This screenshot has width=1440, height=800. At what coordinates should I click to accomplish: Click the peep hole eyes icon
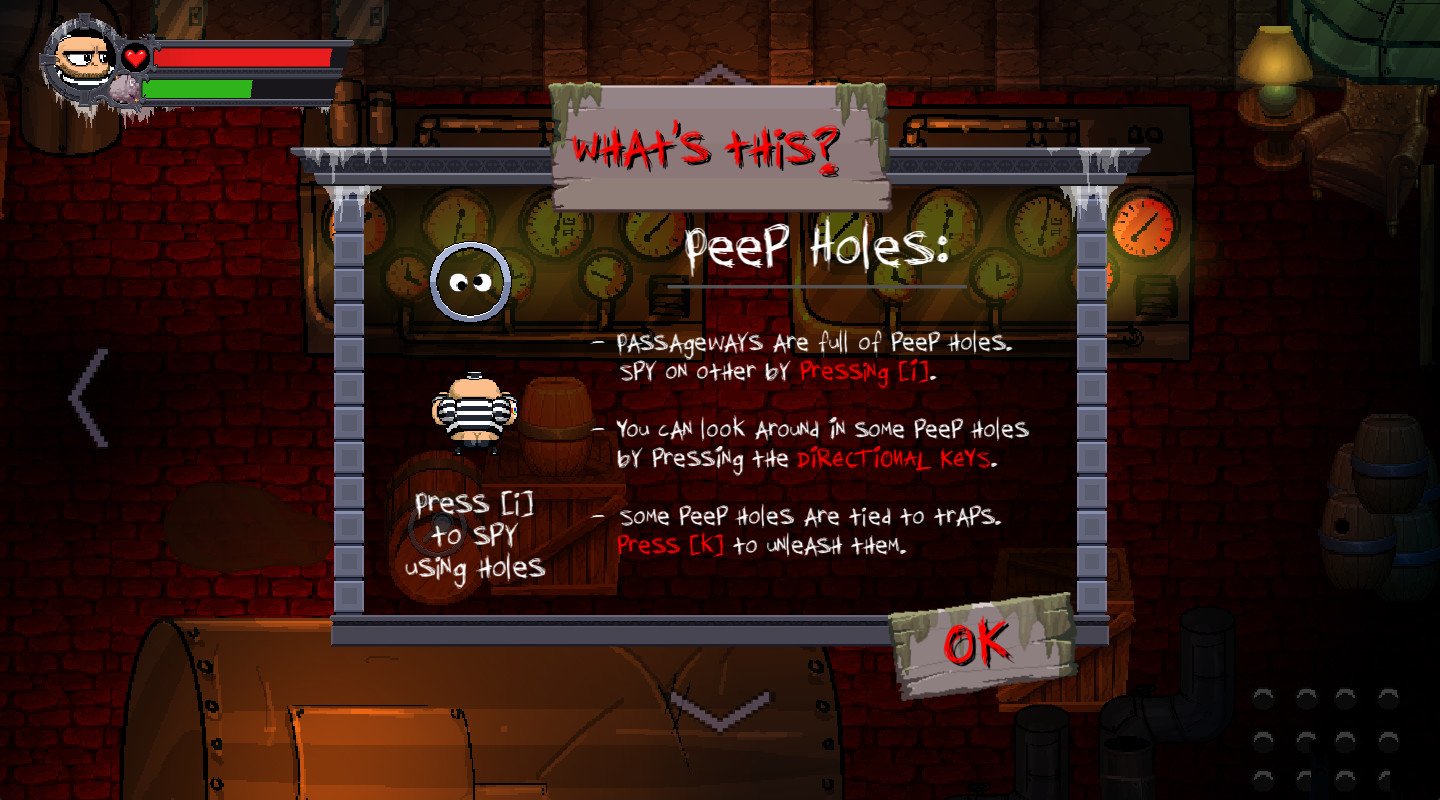470,280
